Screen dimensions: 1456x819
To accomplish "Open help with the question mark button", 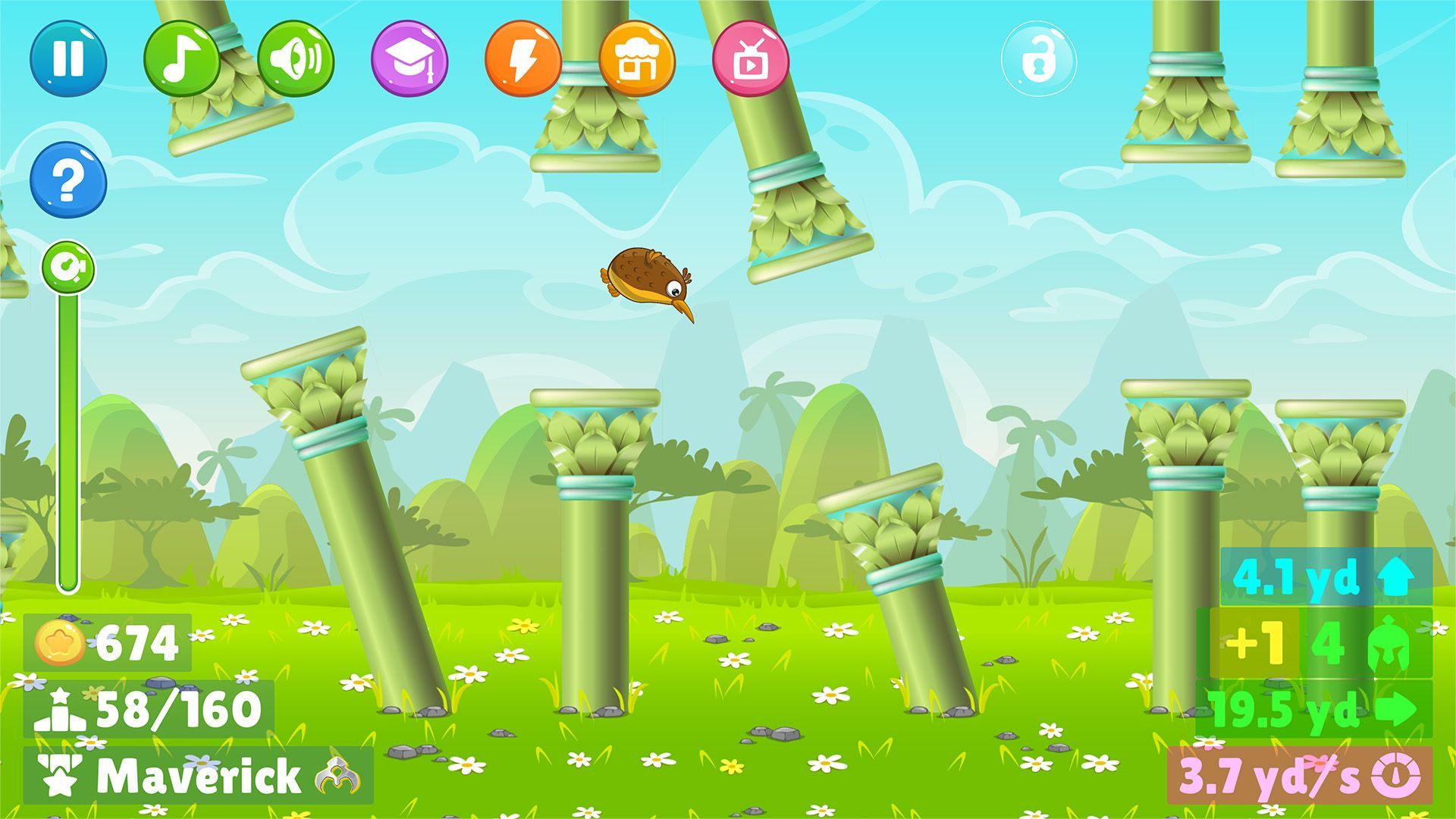I will coord(68,180).
